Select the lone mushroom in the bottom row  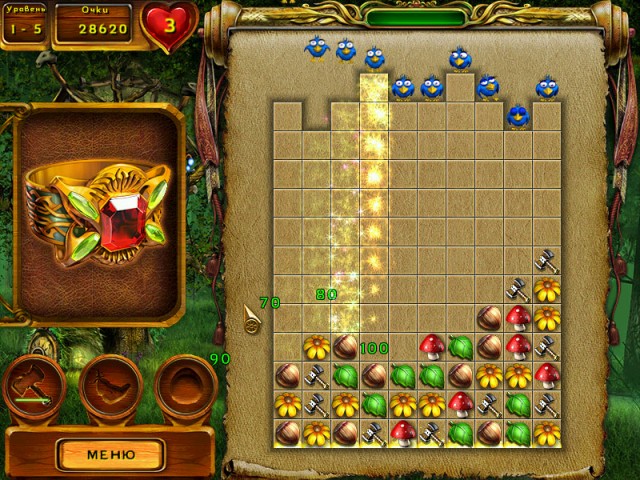[402, 433]
